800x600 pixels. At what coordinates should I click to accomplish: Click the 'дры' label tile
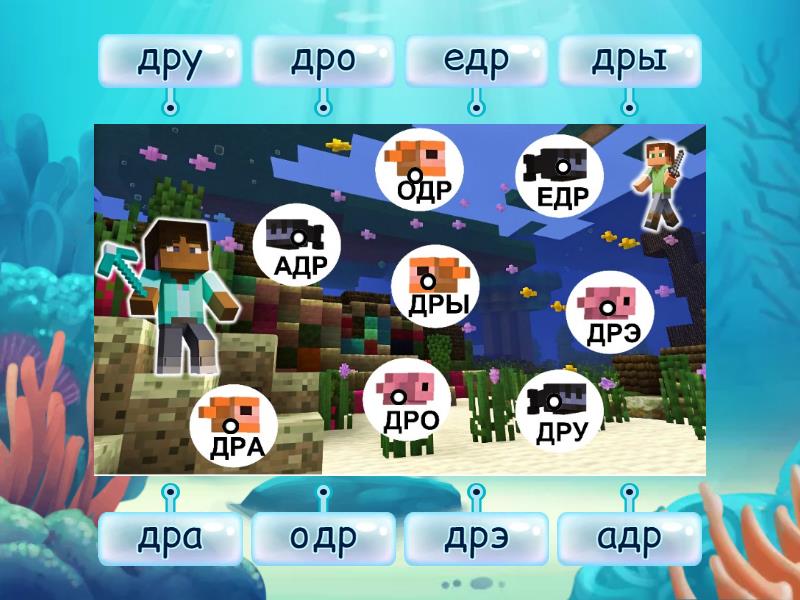[x=629, y=61]
